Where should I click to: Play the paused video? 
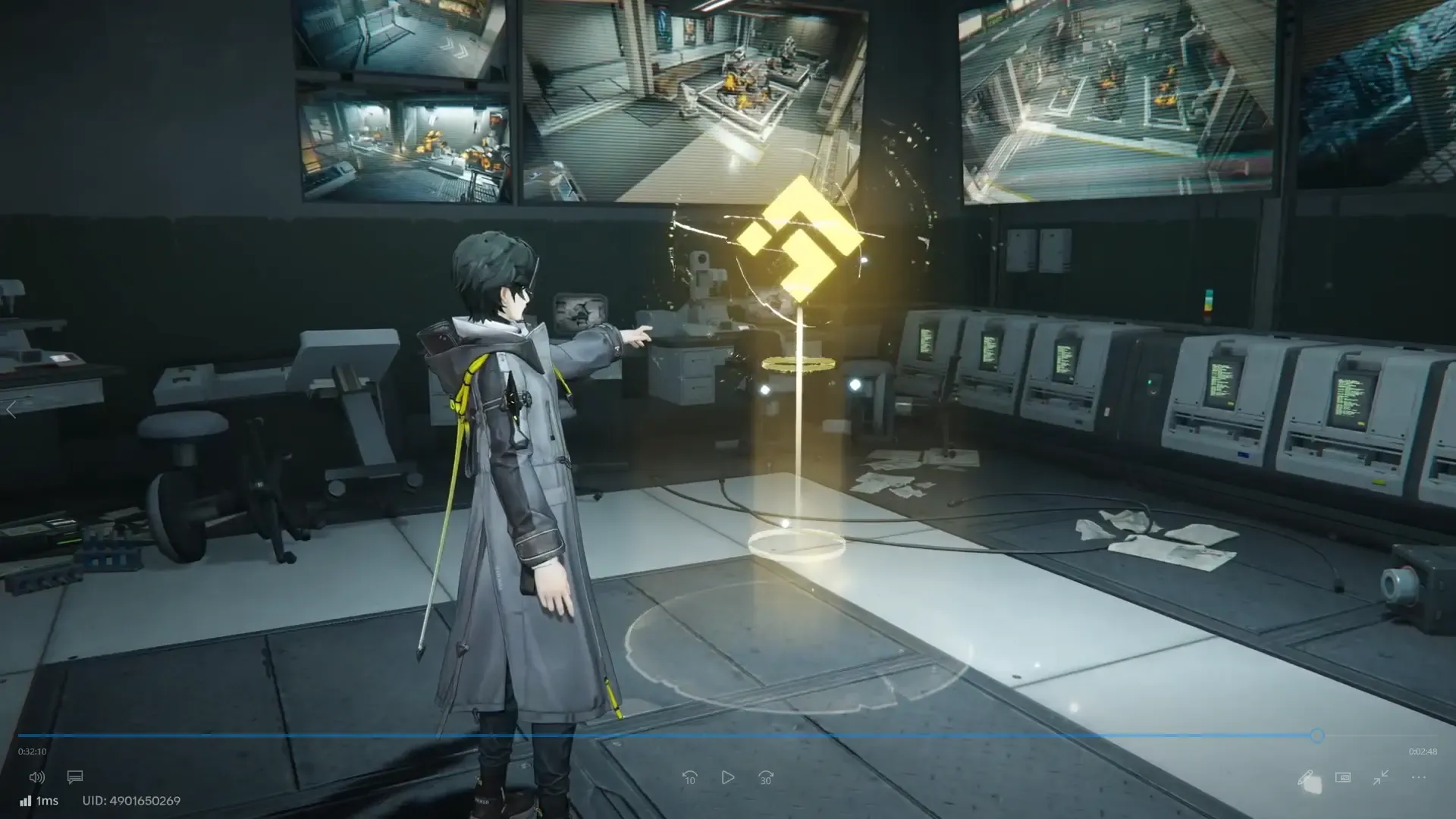(727, 777)
